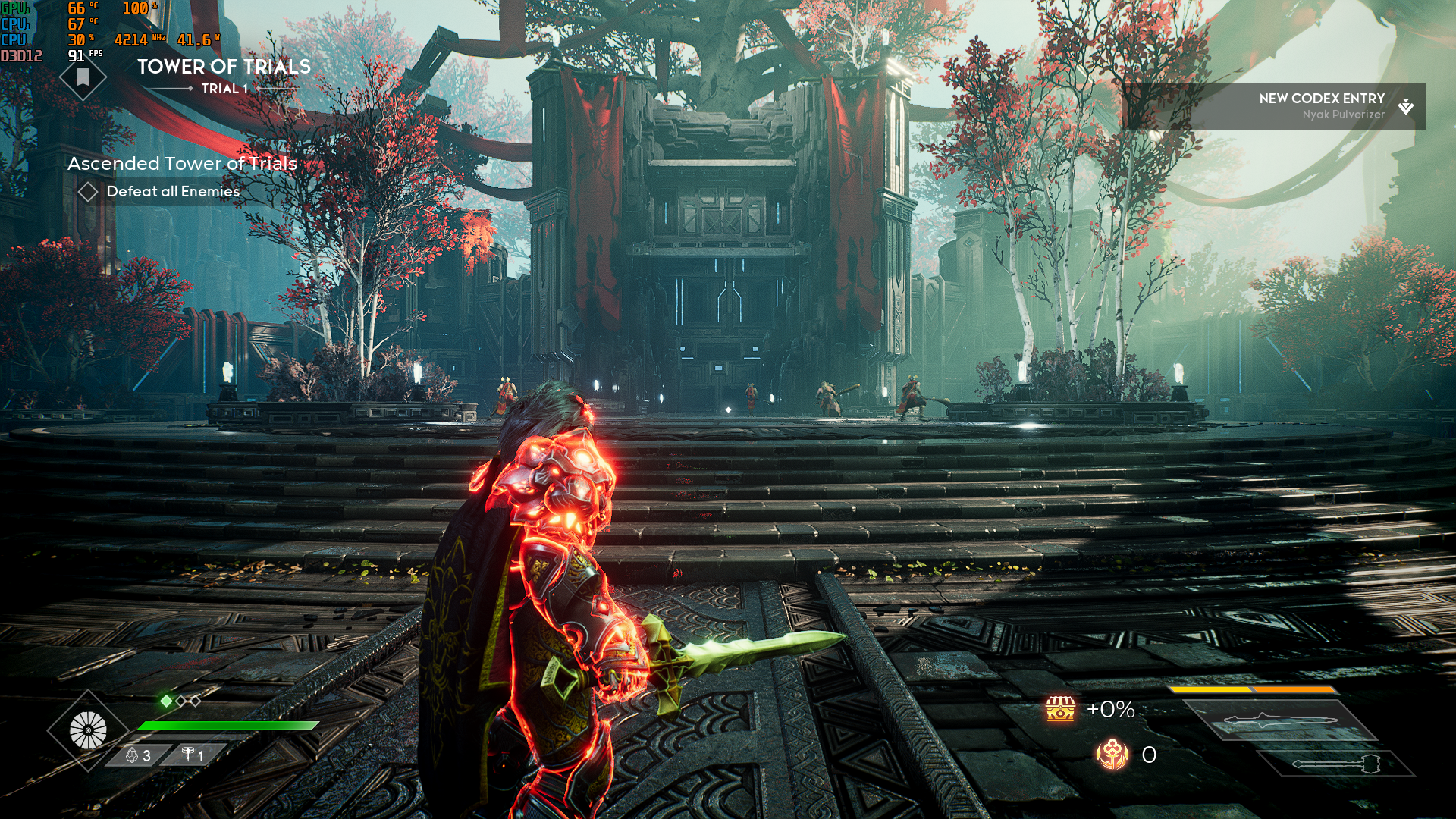The width and height of the screenshot is (1456, 819).
Task: Select the Defeat all Enemies objective
Action: pyautogui.click(x=173, y=192)
